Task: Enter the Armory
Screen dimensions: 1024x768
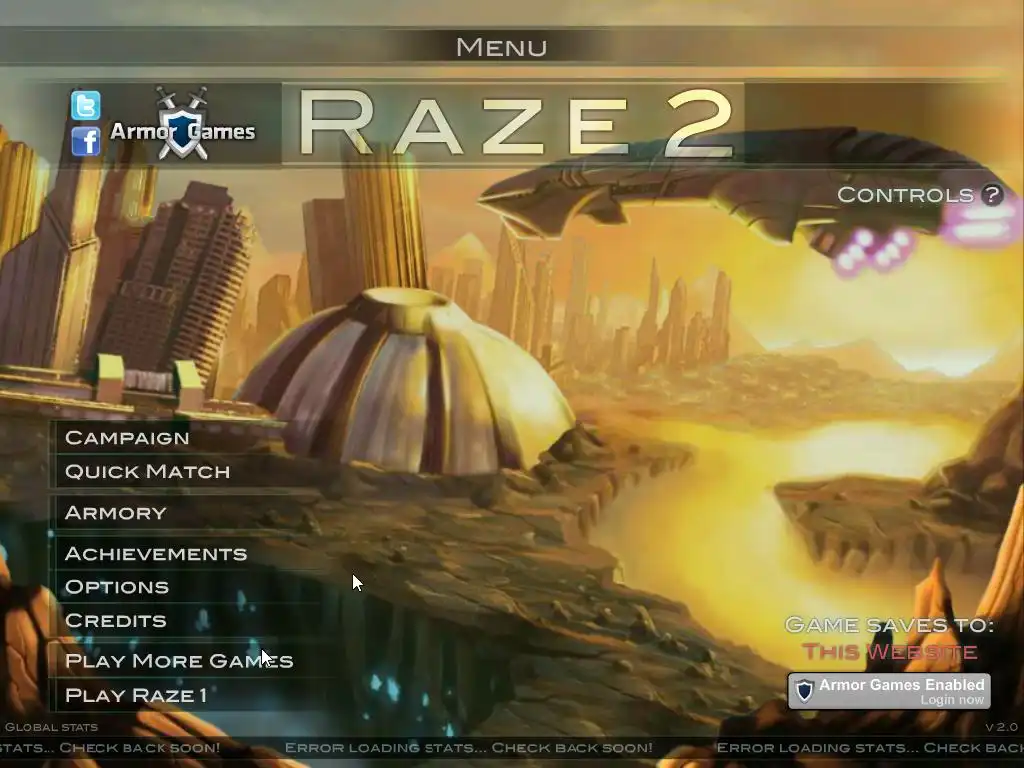Action: [115, 513]
